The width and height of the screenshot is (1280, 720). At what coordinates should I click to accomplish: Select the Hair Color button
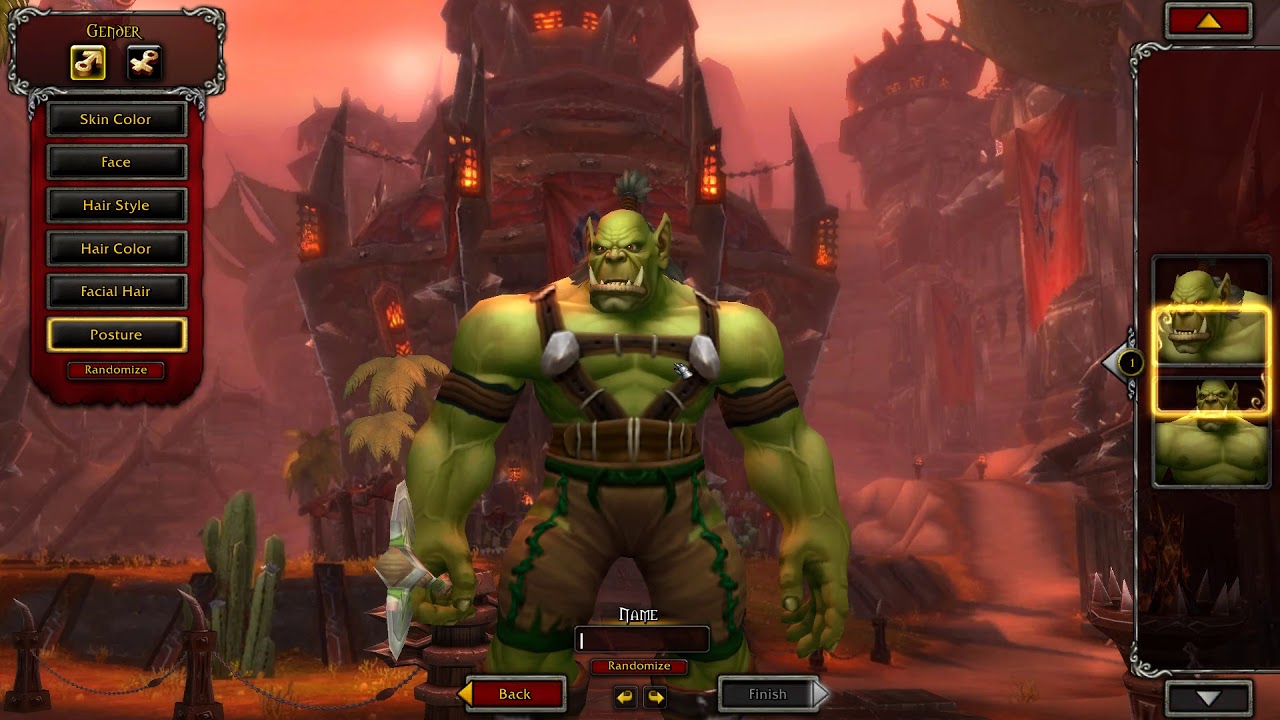[x=116, y=248]
